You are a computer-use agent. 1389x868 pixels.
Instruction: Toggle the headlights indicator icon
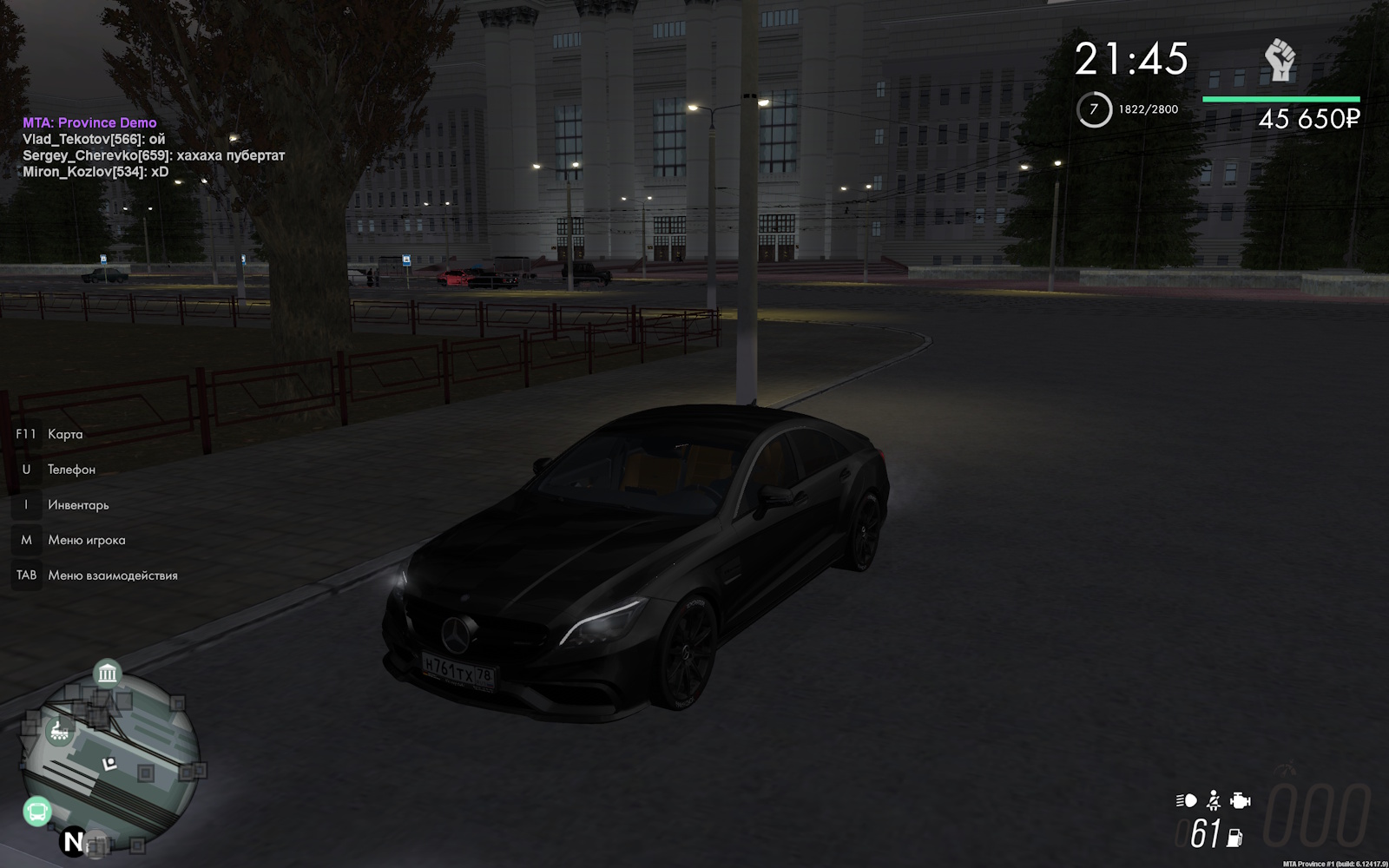pyautogui.click(x=1186, y=800)
